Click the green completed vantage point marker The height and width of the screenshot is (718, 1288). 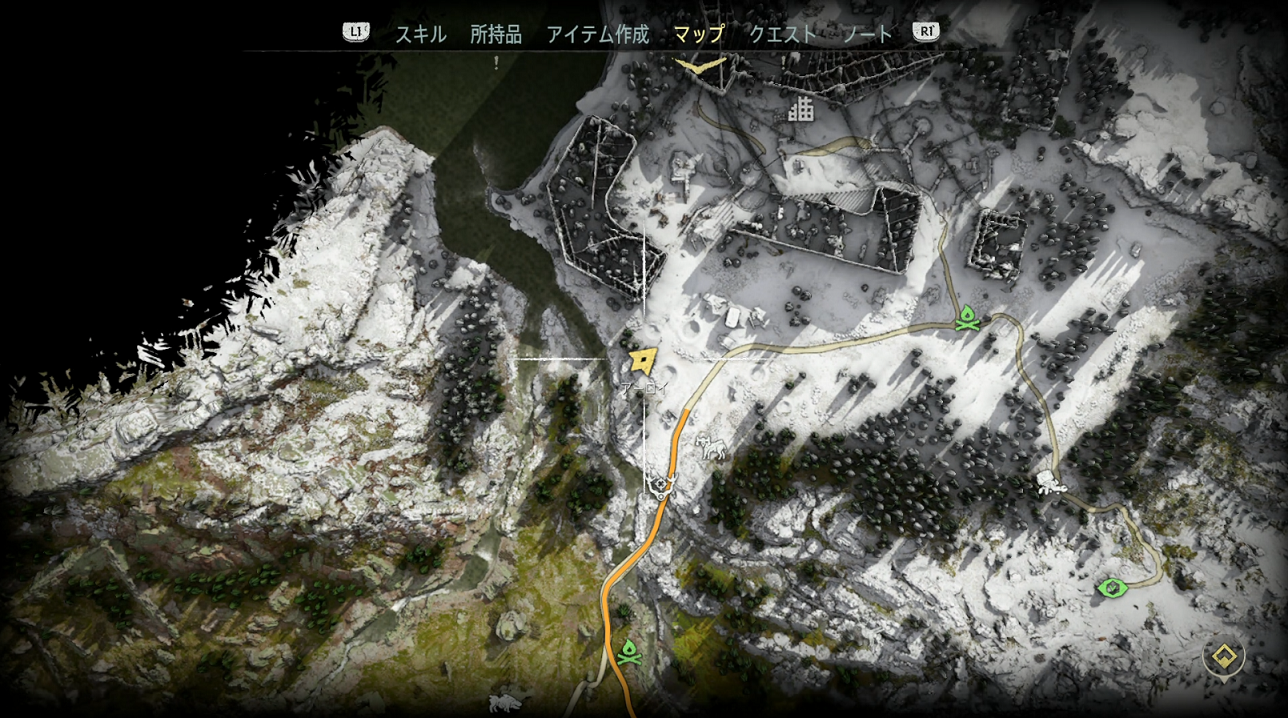tap(1110, 587)
